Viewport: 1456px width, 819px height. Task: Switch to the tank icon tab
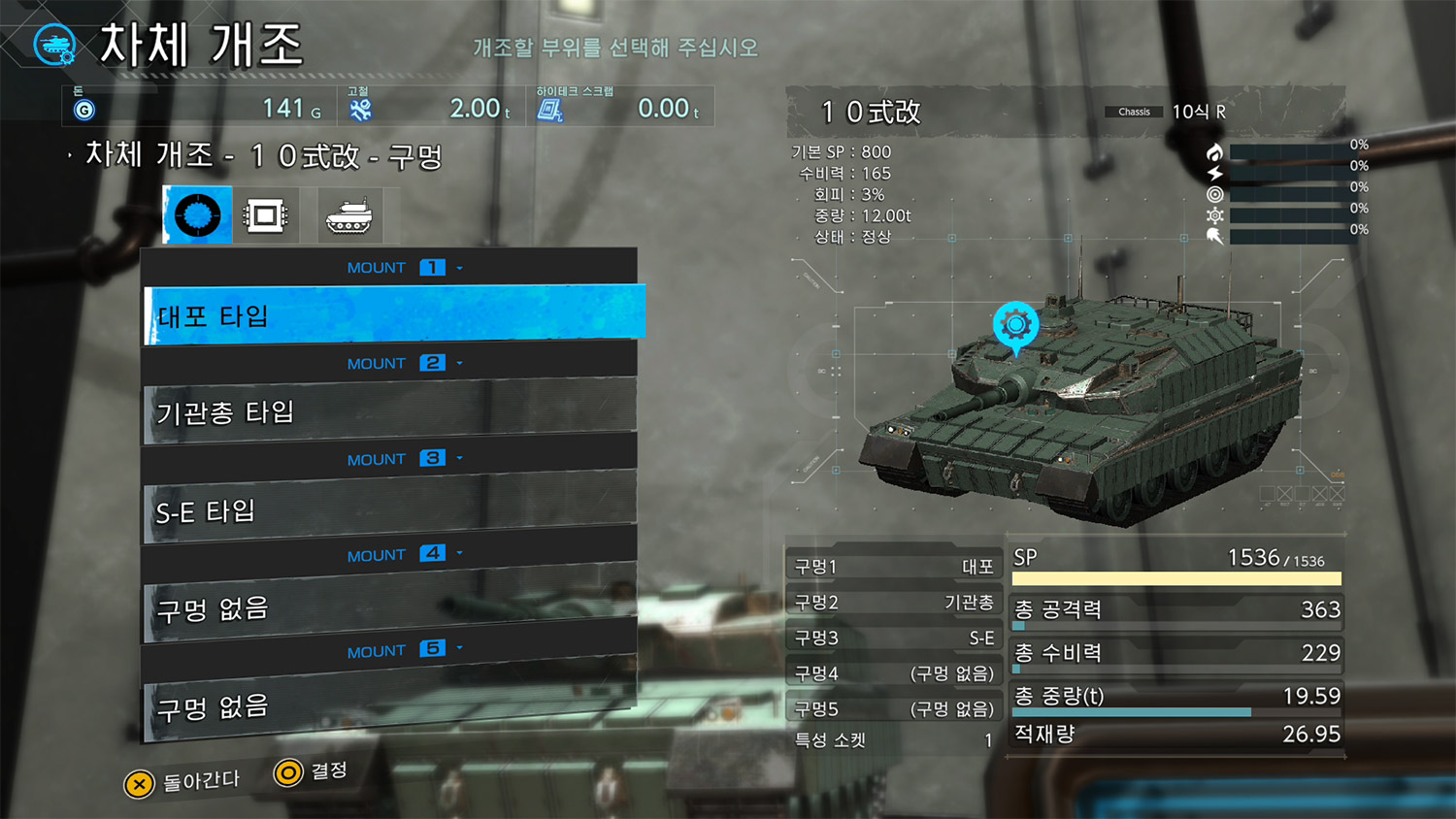point(348,215)
